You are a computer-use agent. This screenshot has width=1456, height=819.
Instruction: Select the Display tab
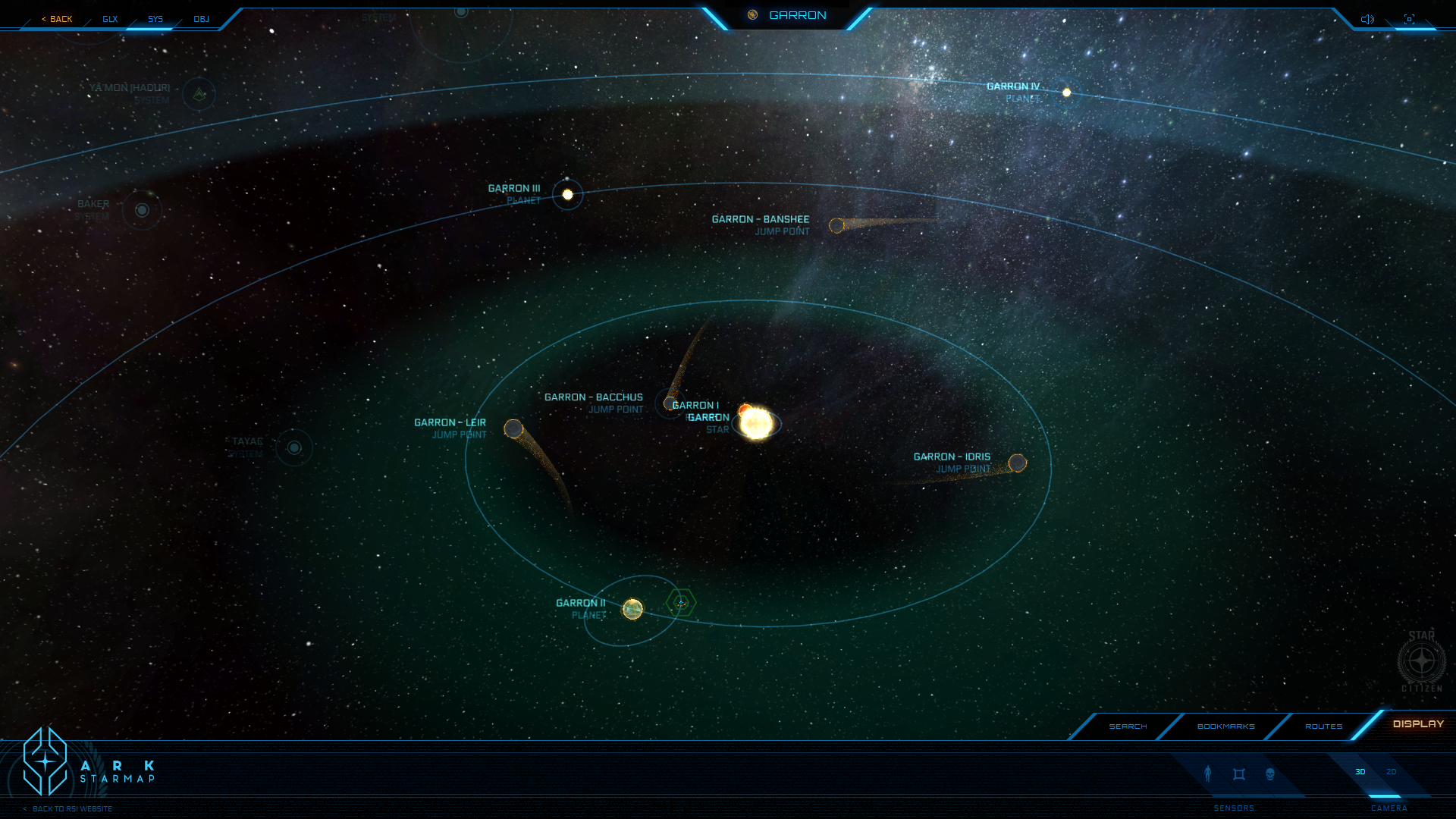click(x=1418, y=724)
